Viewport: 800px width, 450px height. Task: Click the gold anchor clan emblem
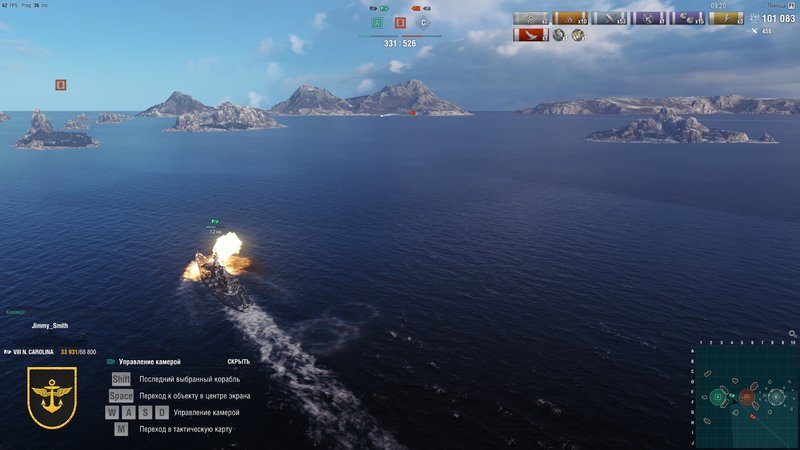52,397
